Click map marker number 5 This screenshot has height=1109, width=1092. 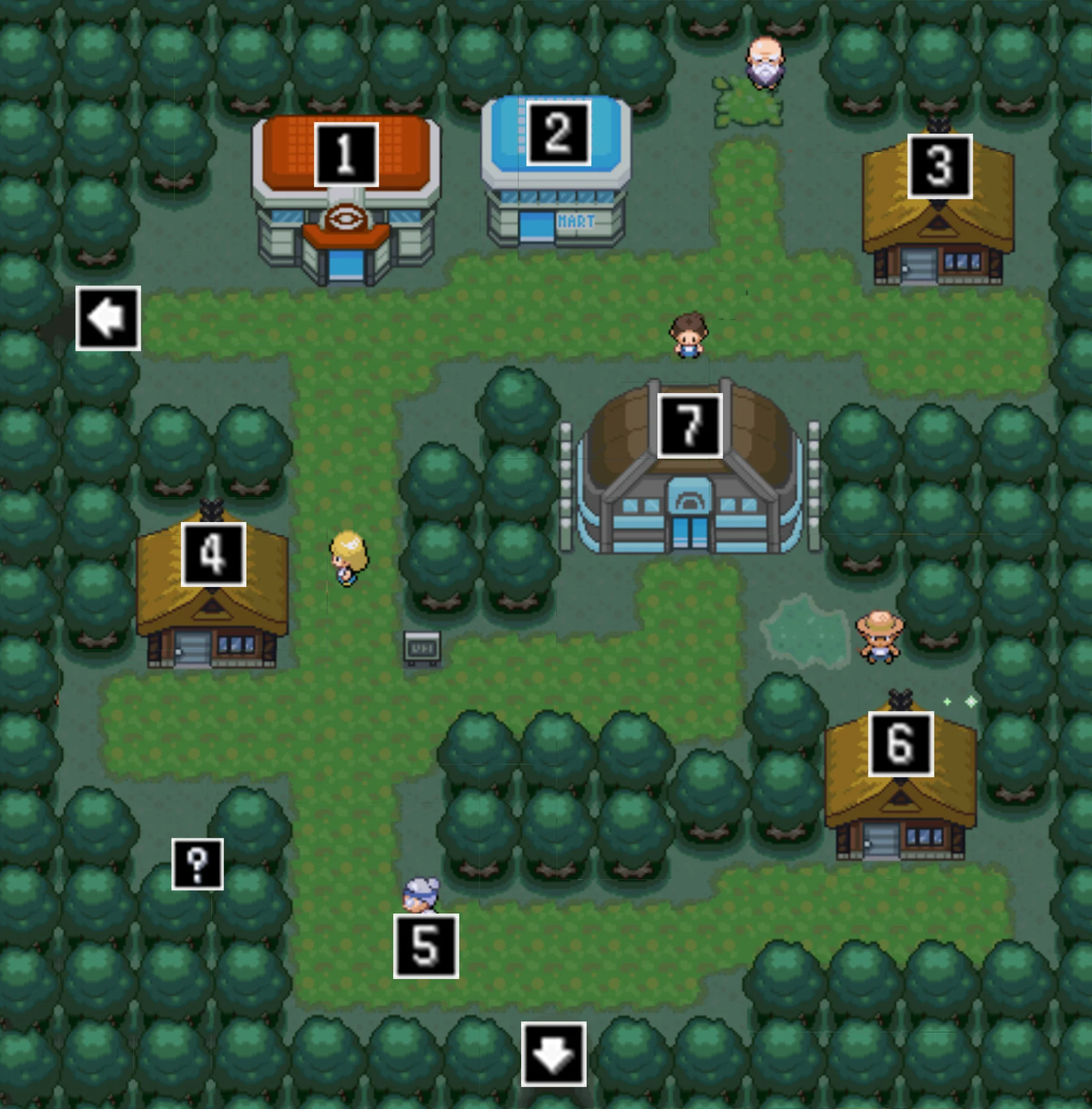426,945
